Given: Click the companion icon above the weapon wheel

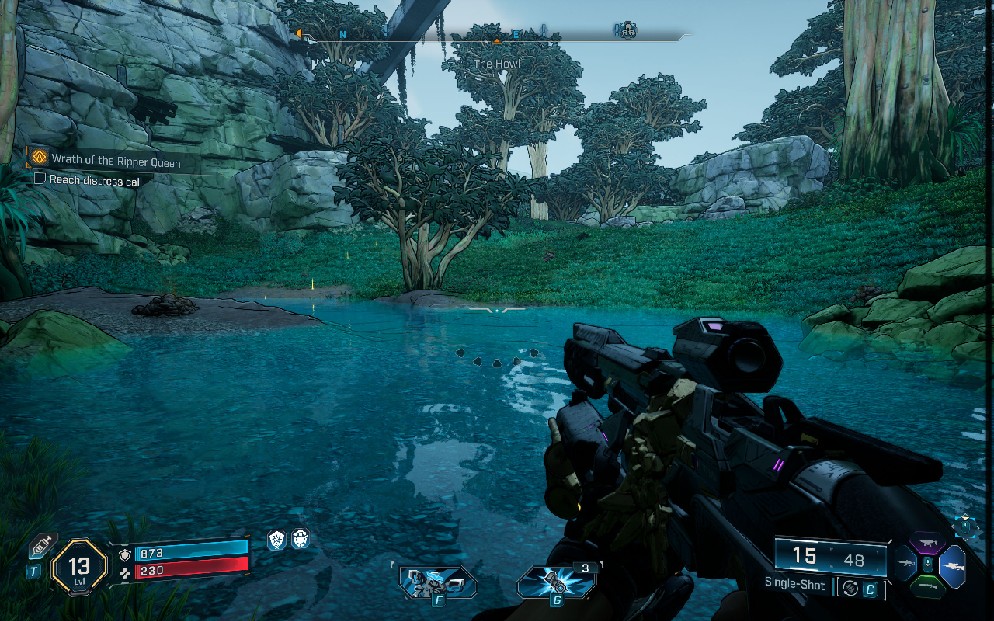Looking at the screenshot, I should click(966, 524).
